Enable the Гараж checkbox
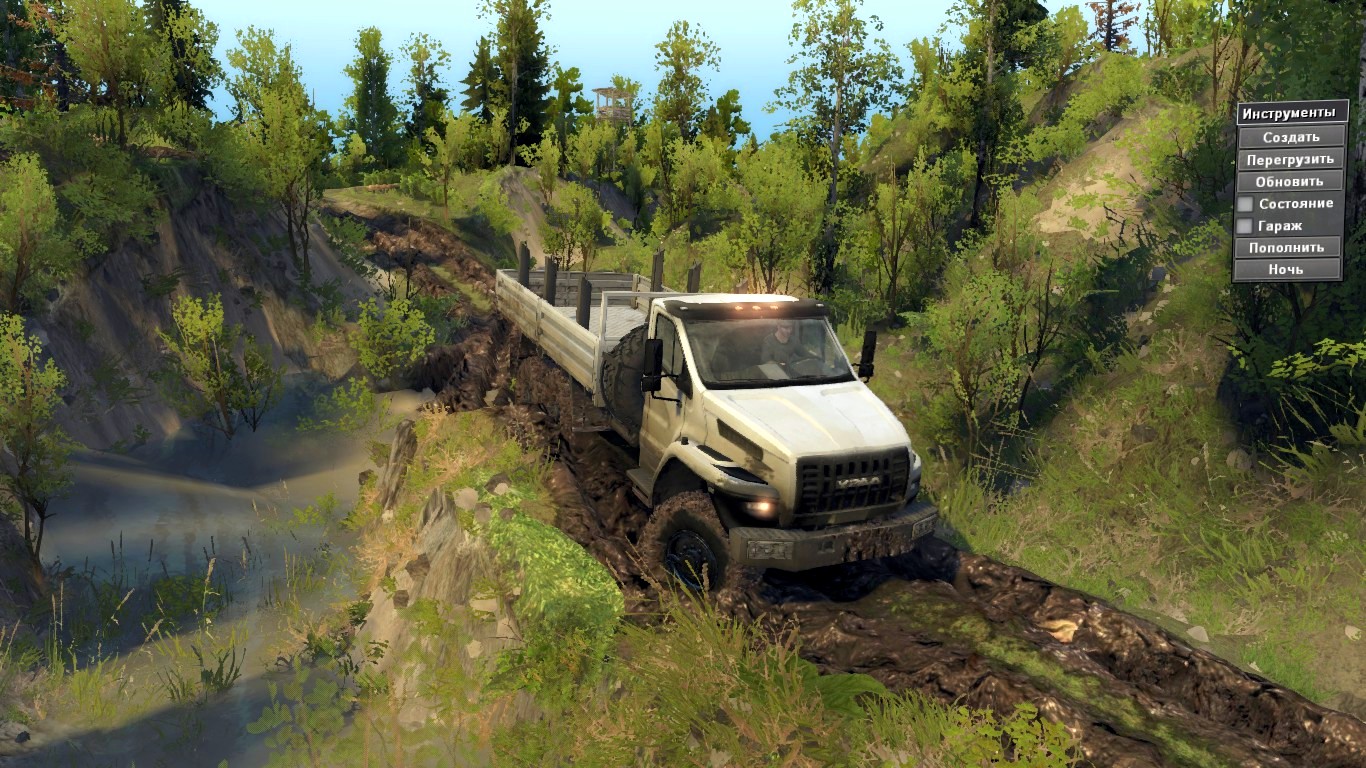Image resolution: width=1366 pixels, height=768 pixels. coord(1245,226)
